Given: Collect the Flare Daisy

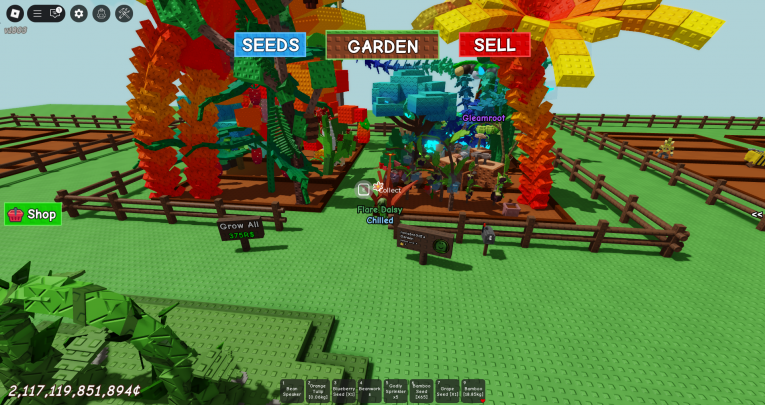Looking at the screenshot, I should (366, 189).
